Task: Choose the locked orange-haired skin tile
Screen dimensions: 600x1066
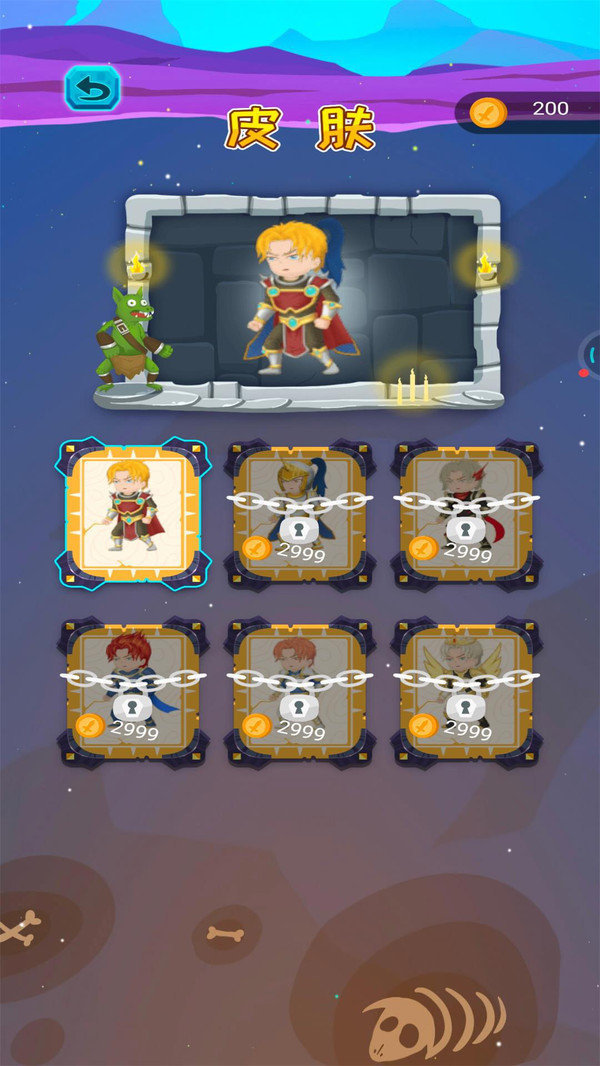Action: 300,692
